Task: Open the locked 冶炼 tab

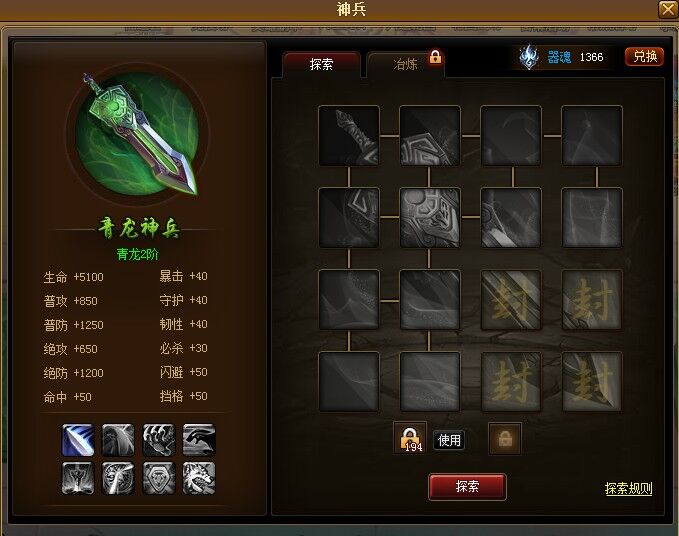Action: (x=406, y=64)
